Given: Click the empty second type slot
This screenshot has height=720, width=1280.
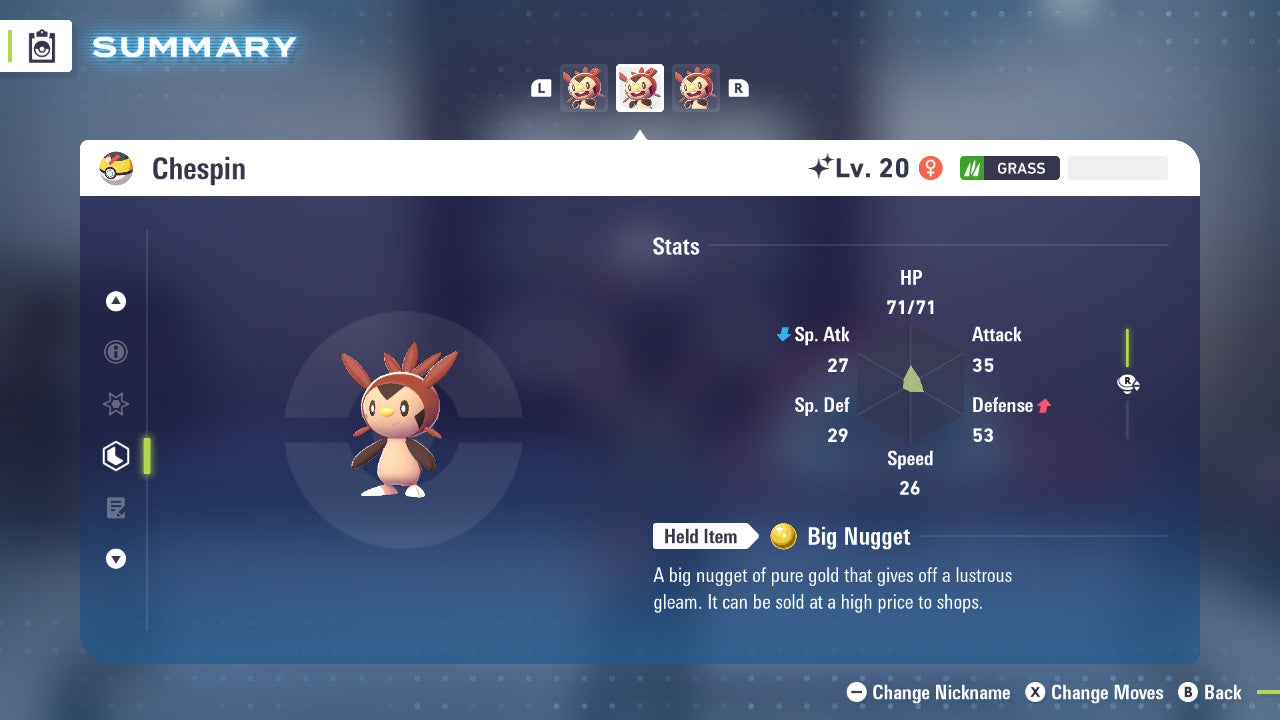Looking at the screenshot, I should [x=1117, y=167].
